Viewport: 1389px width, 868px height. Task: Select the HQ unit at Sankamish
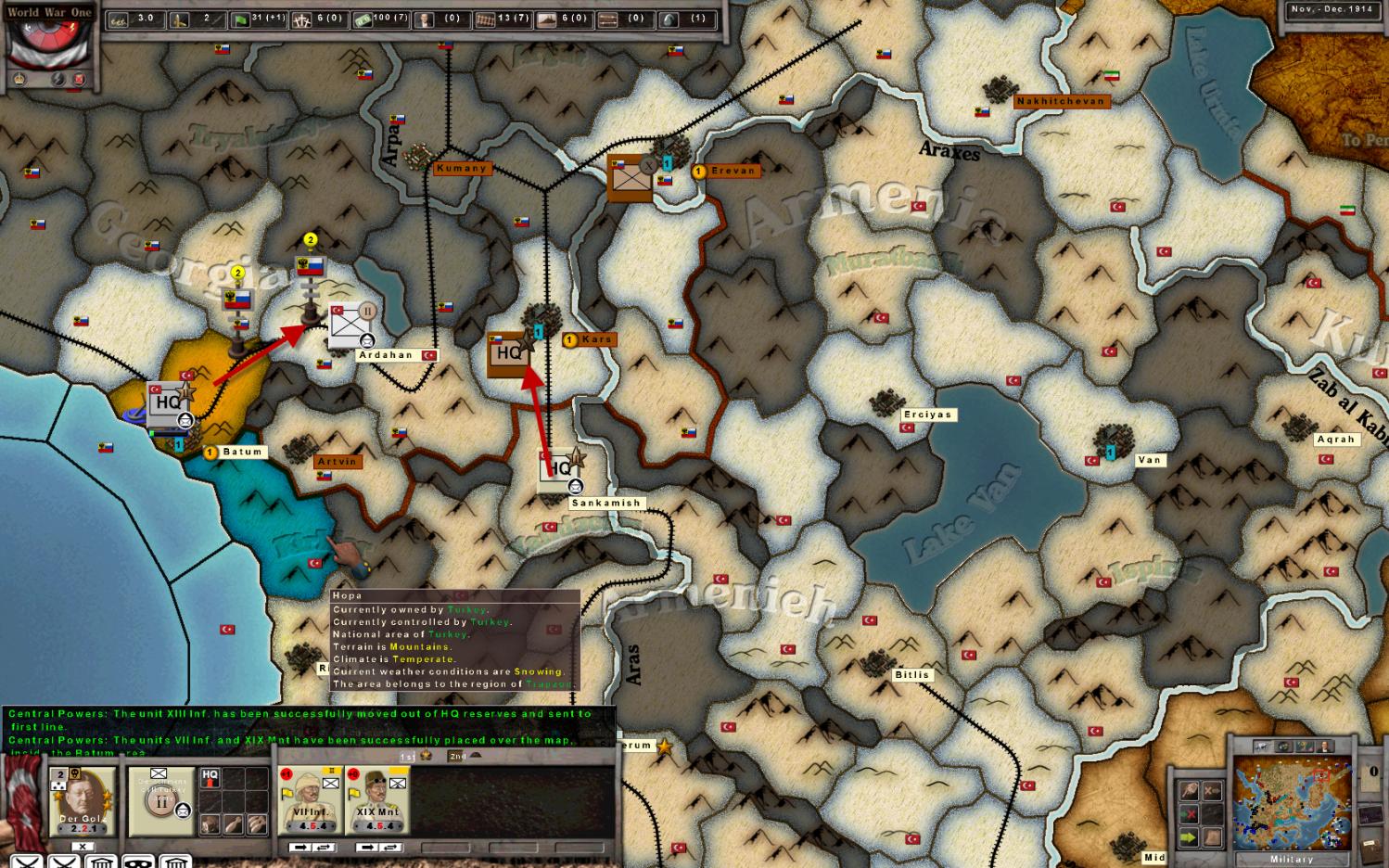tap(560, 468)
